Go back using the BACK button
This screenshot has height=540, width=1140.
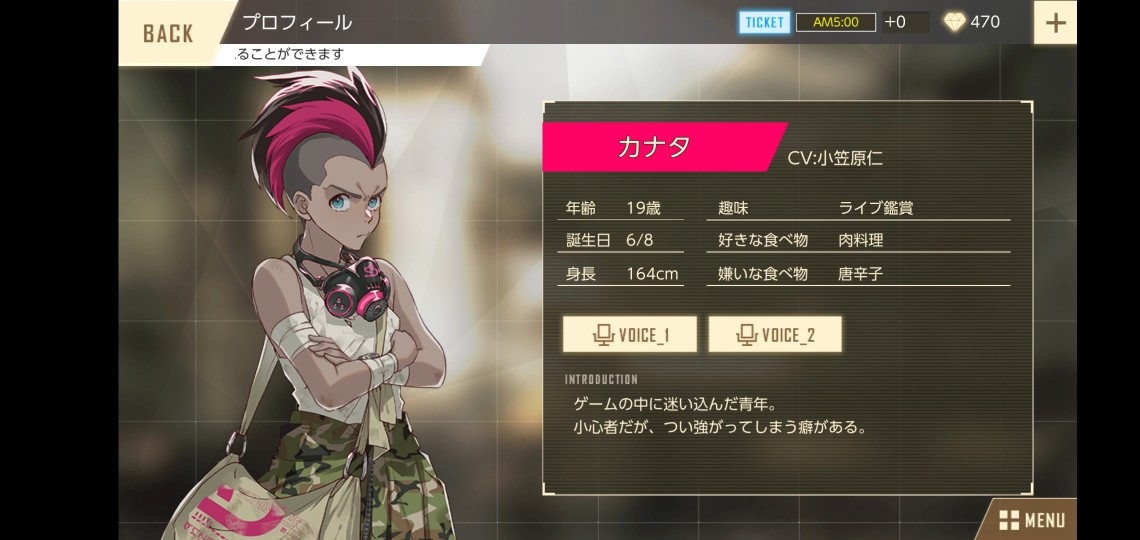168,33
